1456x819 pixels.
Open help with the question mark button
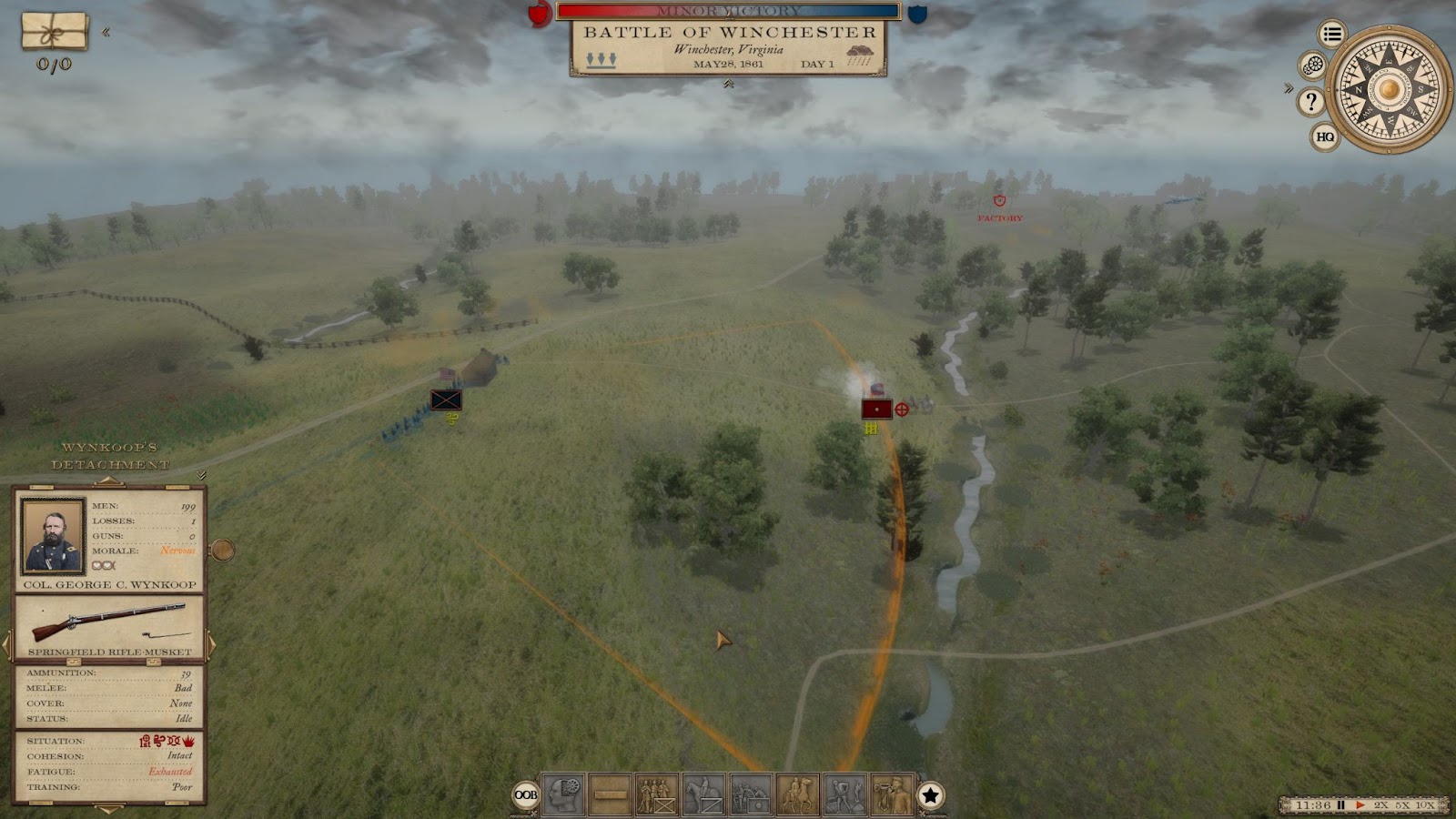[1310, 101]
